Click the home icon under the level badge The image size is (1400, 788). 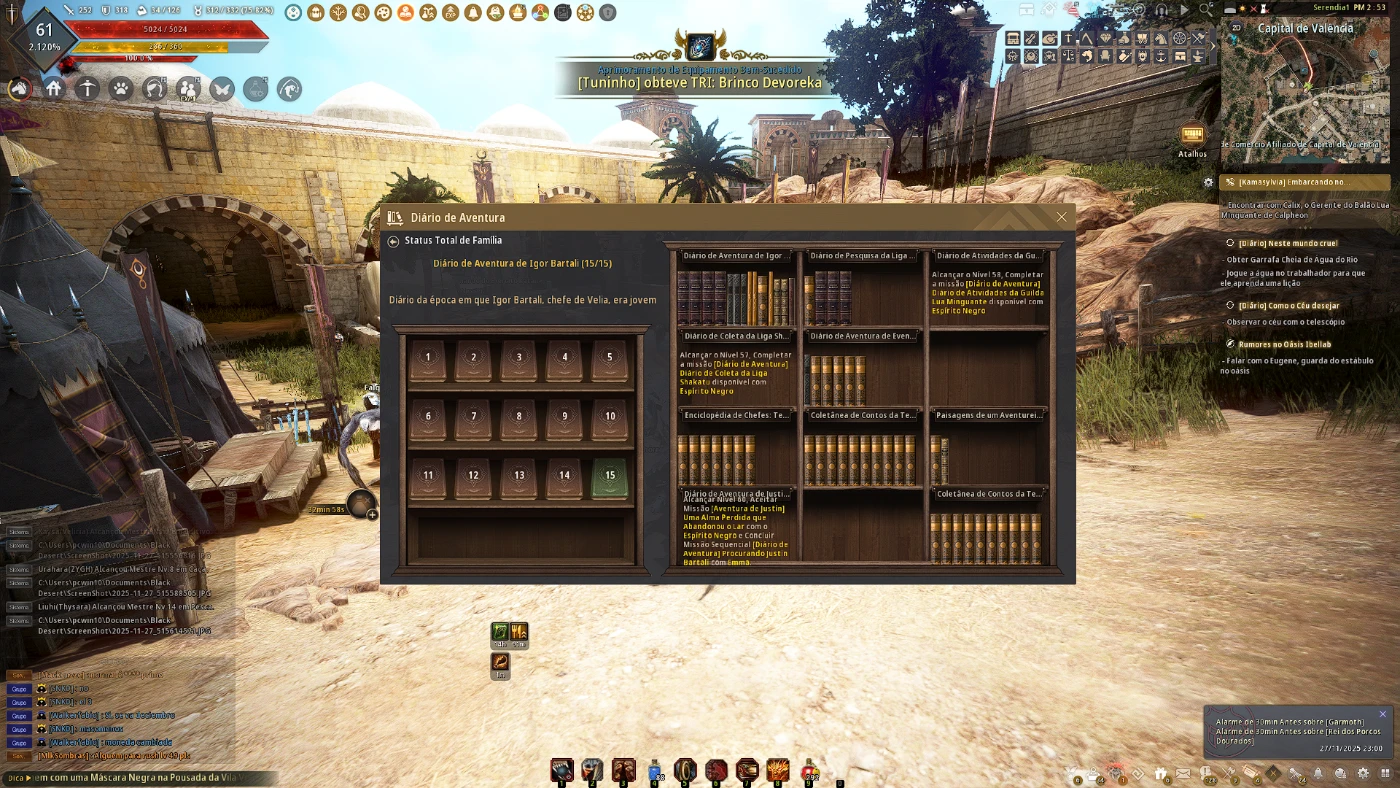(x=54, y=89)
